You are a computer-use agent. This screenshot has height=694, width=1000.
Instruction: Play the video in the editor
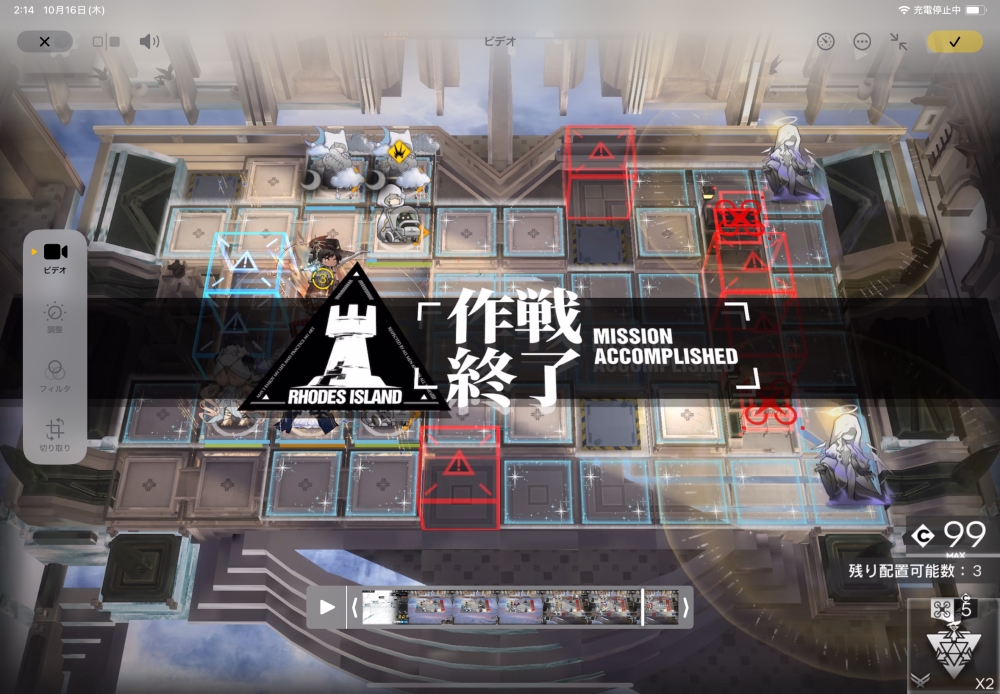(x=327, y=607)
